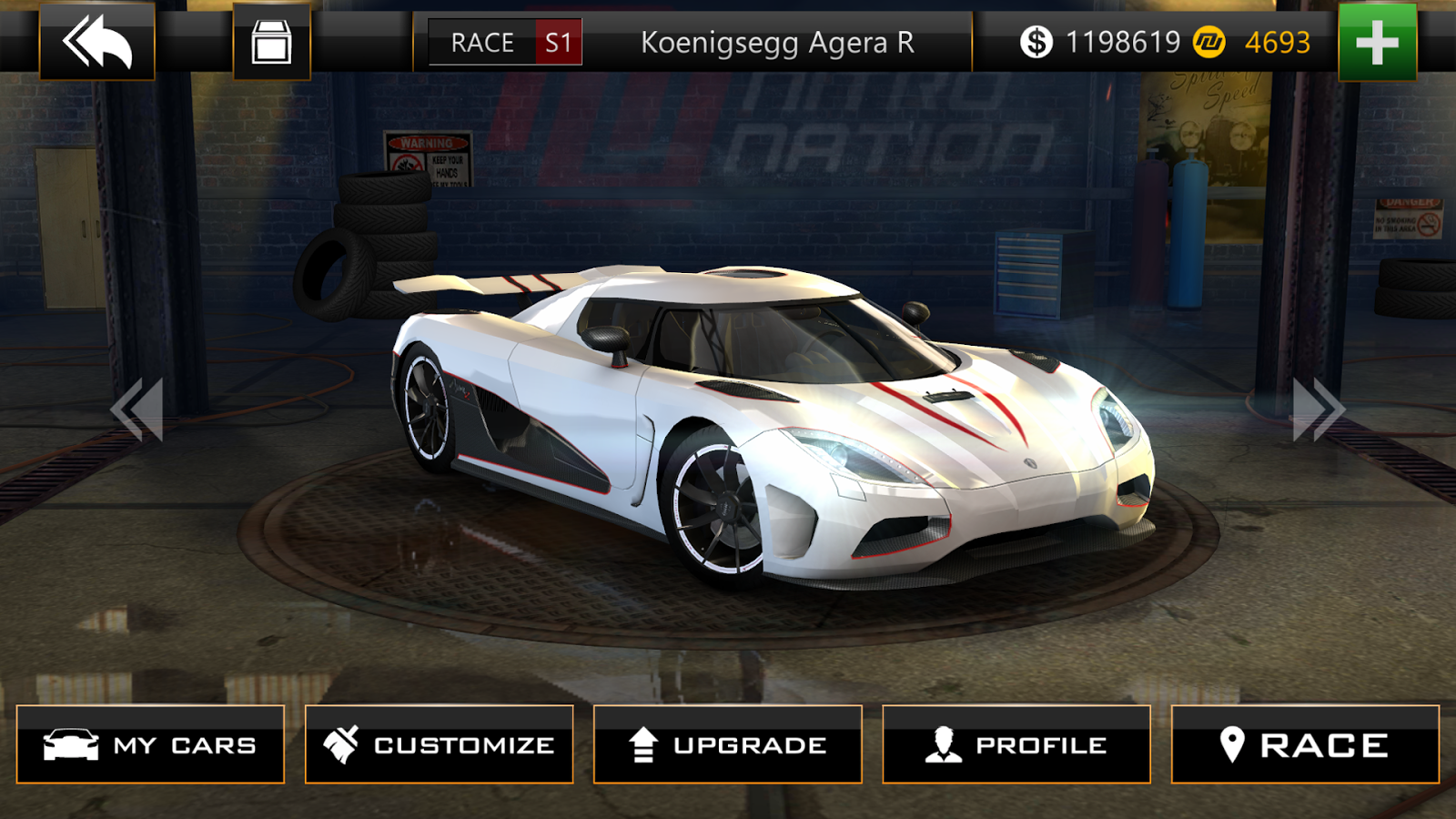The width and height of the screenshot is (1456, 819).
Task: Select the RACE S1 class badge
Action: tap(505, 43)
